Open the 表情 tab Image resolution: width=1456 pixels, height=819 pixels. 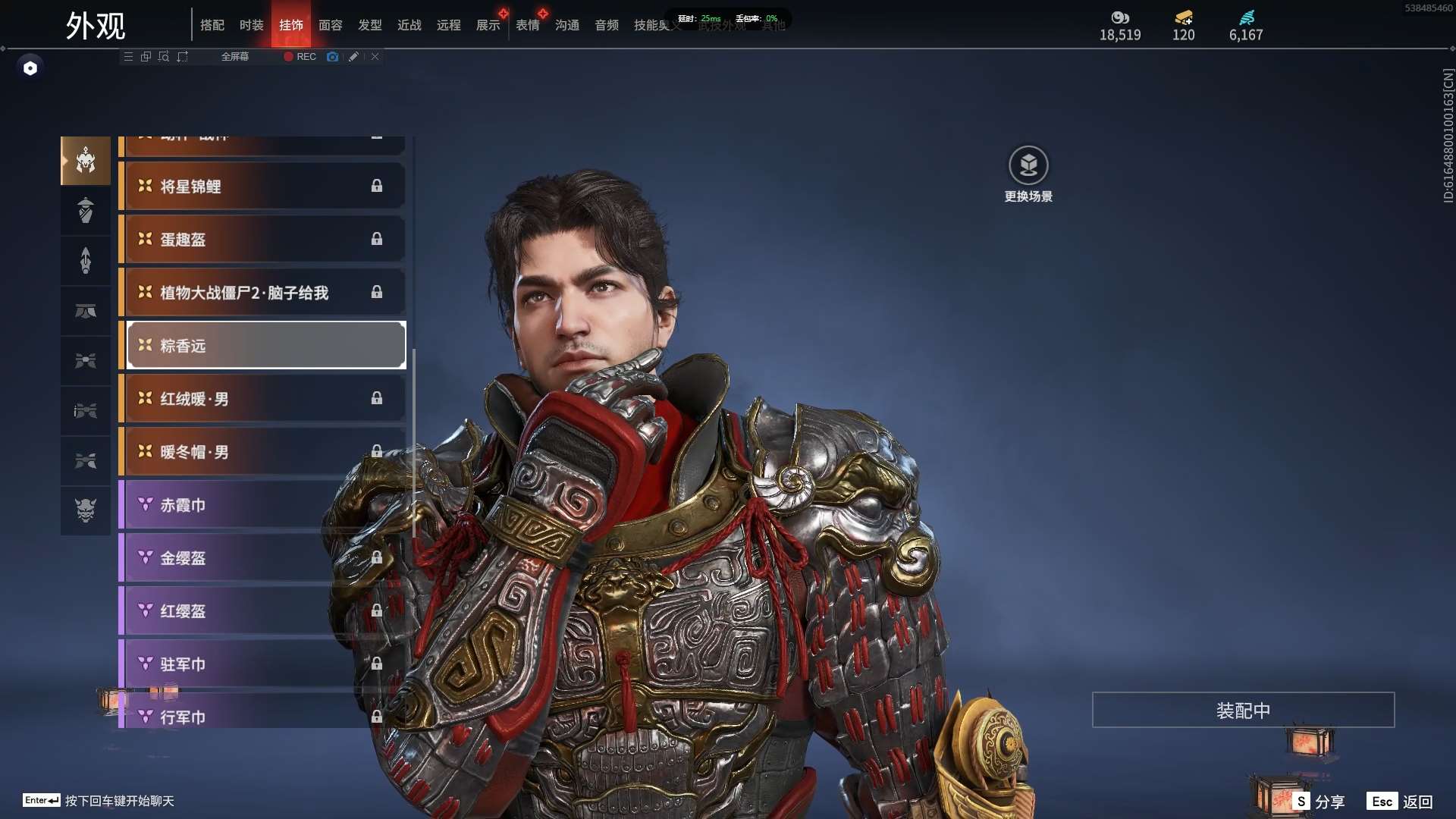pyautogui.click(x=528, y=25)
